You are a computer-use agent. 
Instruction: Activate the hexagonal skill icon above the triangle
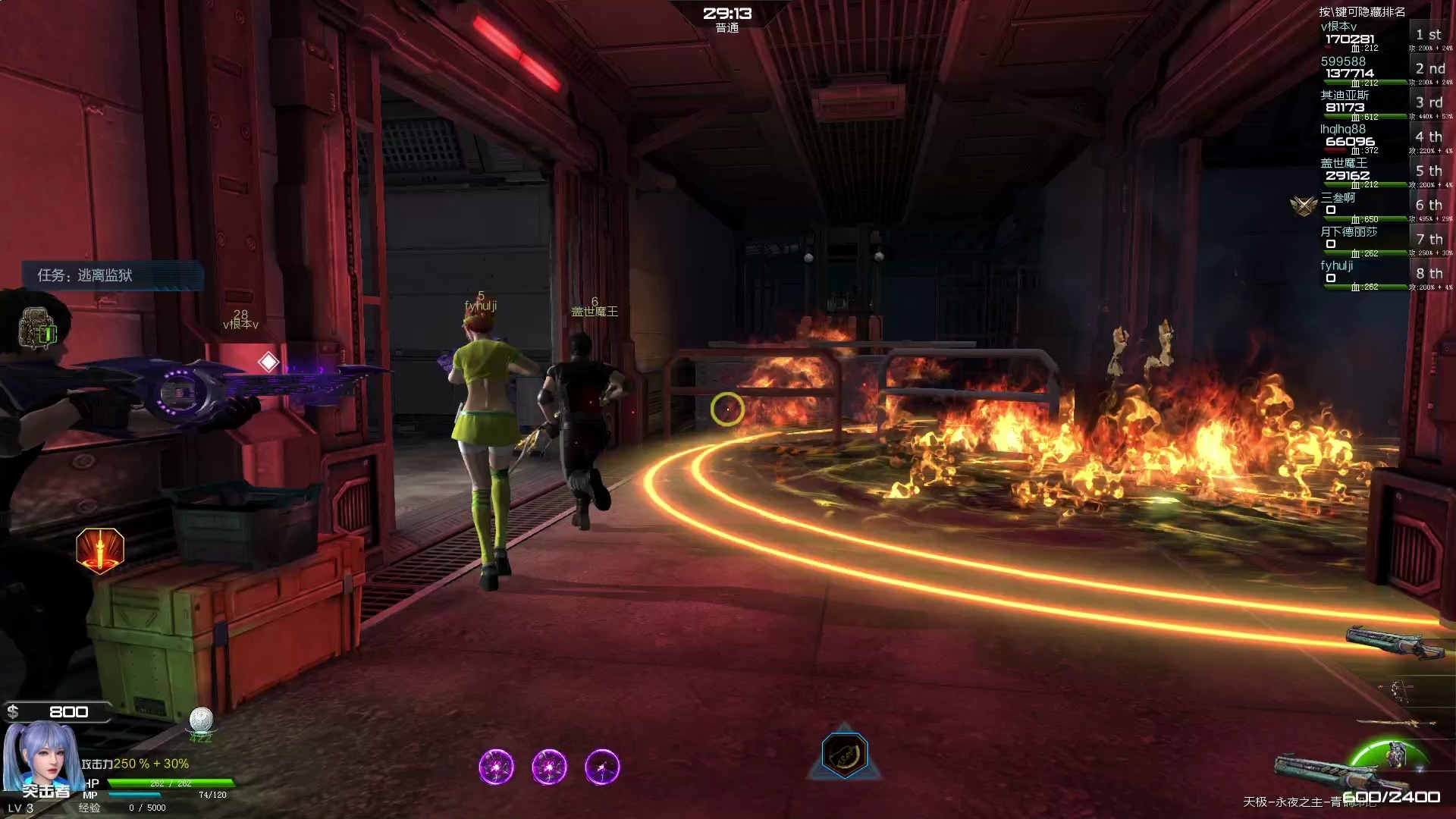[x=844, y=754]
